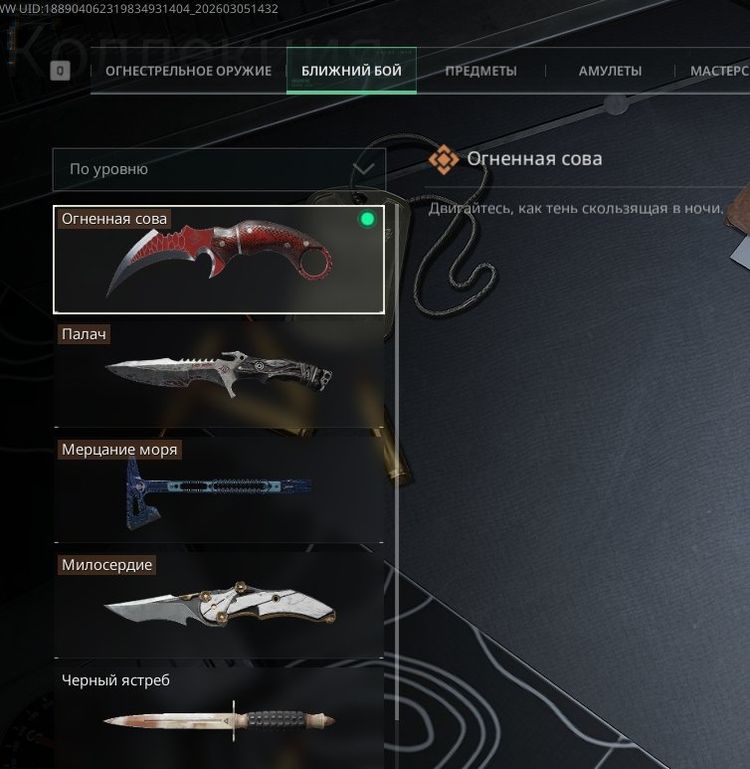
Task: Select the Милосердие folding knife
Action: click(219, 605)
